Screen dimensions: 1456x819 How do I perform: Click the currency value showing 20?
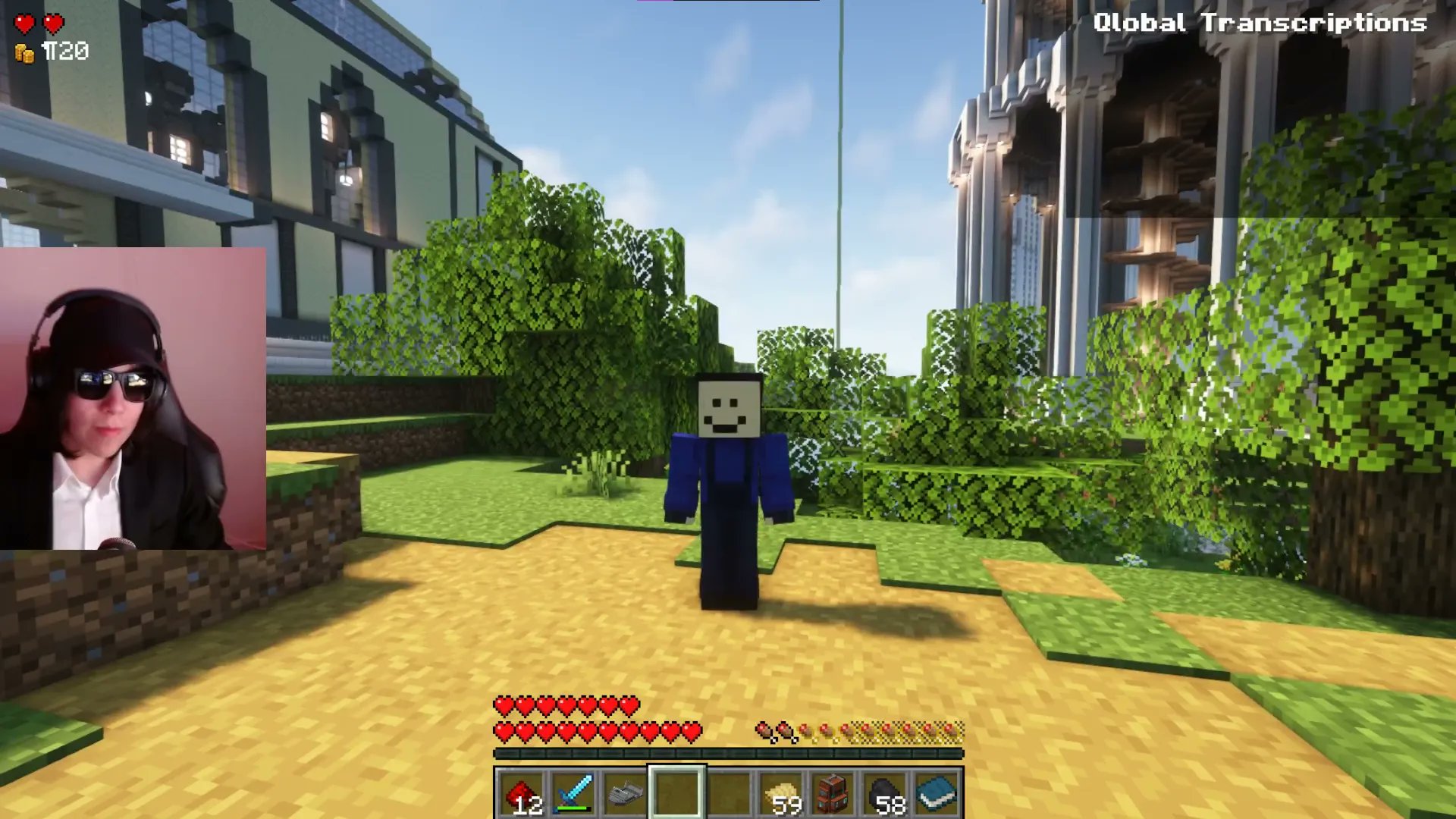click(64, 52)
